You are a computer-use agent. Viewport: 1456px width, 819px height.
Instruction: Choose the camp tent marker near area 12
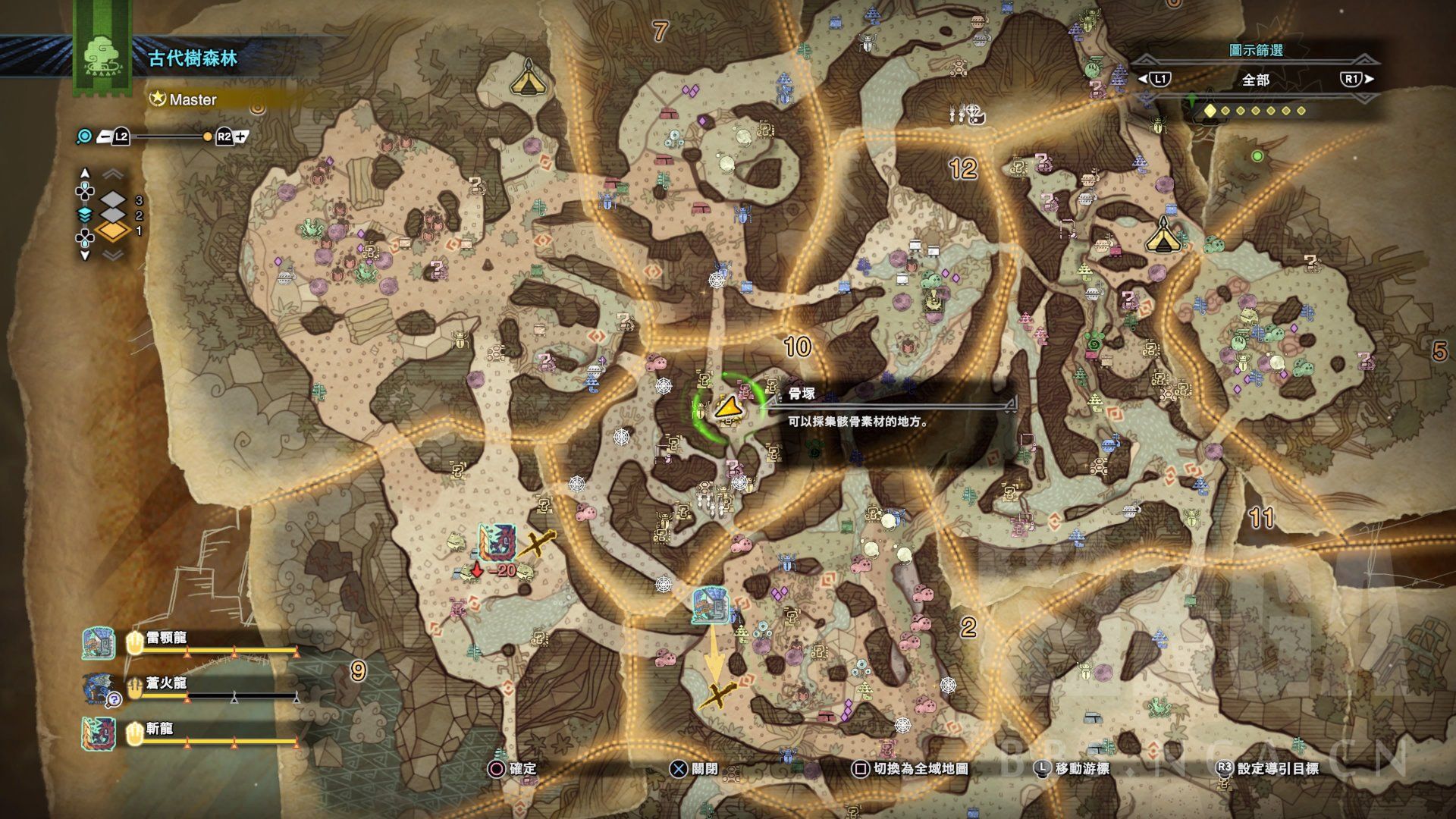[x=1162, y=237]
